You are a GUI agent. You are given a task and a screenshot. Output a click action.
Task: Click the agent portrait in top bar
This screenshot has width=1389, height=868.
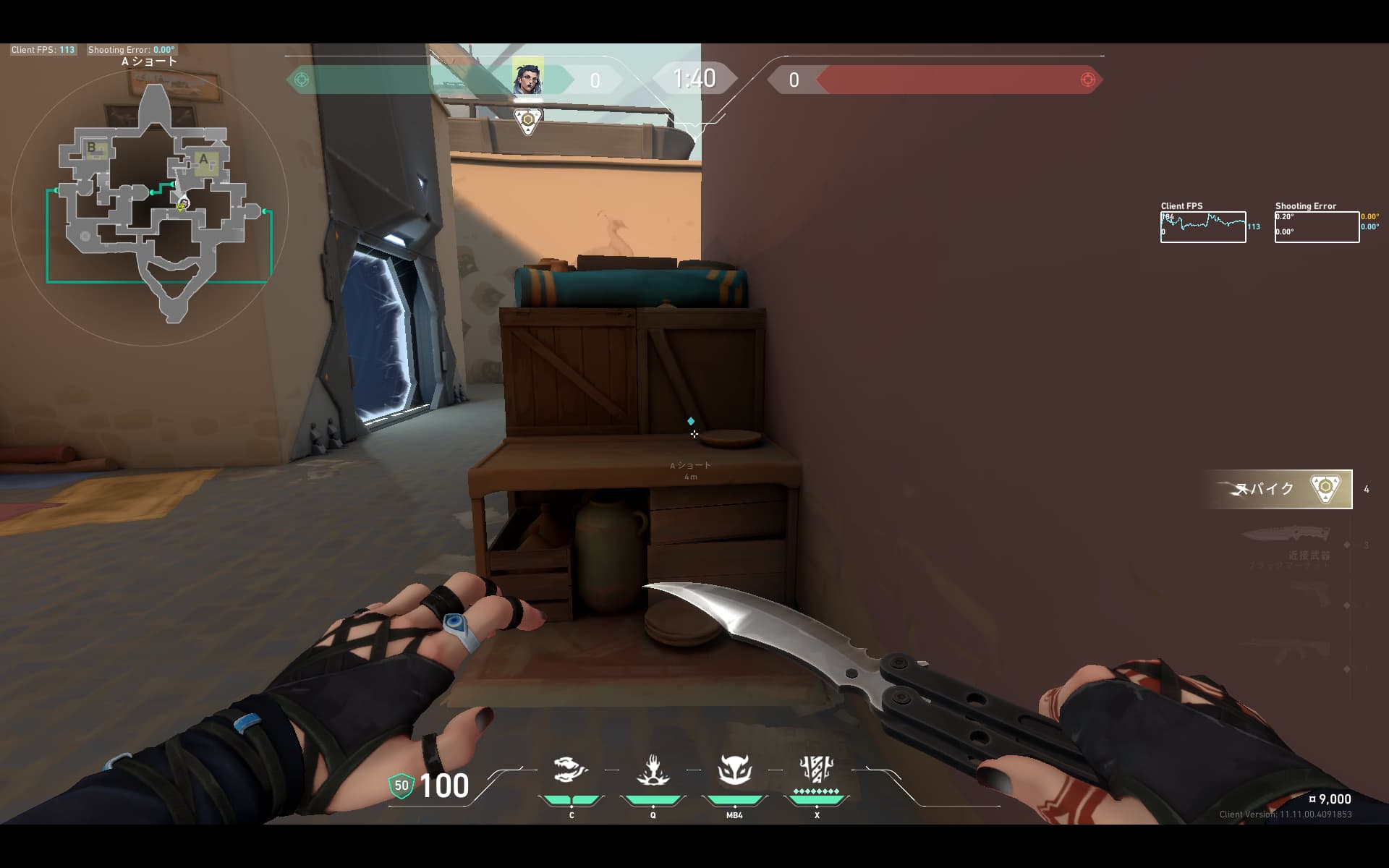(x=527, y=78)
